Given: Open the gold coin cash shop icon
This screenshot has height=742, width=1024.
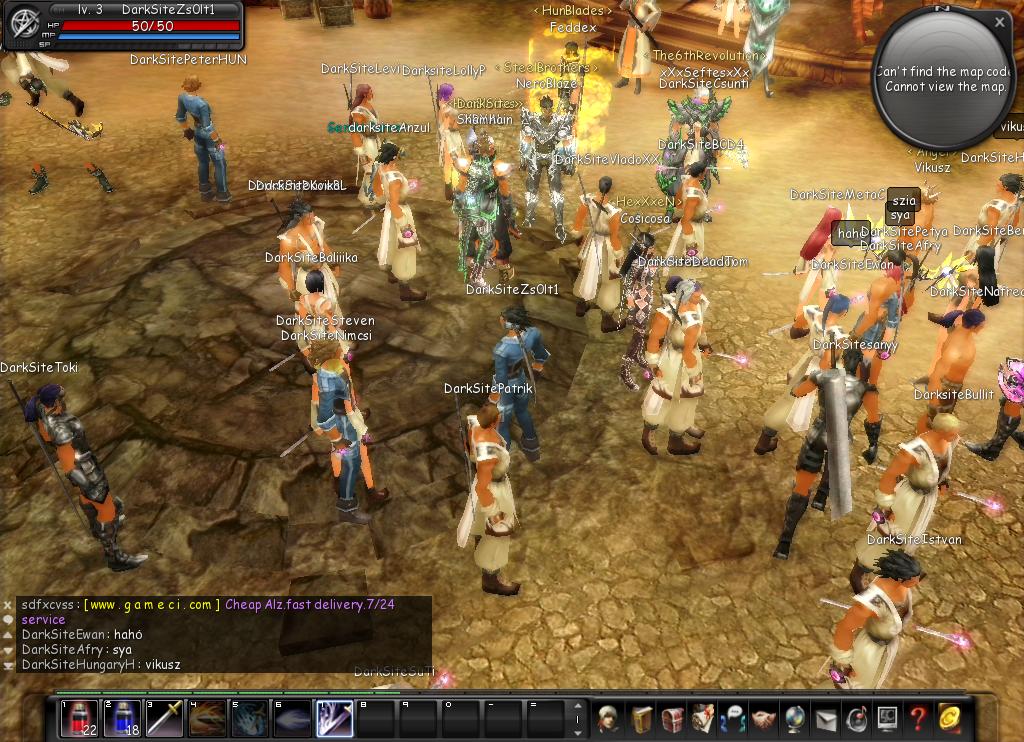Looking at the screenshot, I should [x=949, y=719].
